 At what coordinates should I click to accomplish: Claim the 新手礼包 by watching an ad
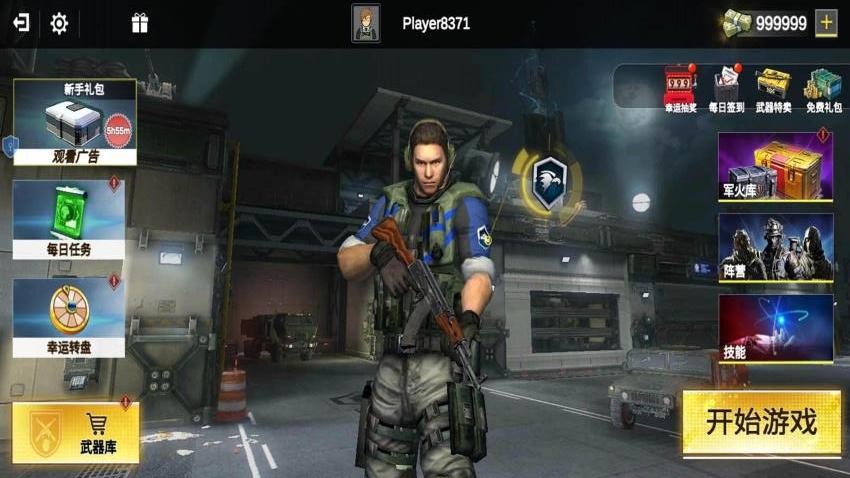[x=75, y=123]
